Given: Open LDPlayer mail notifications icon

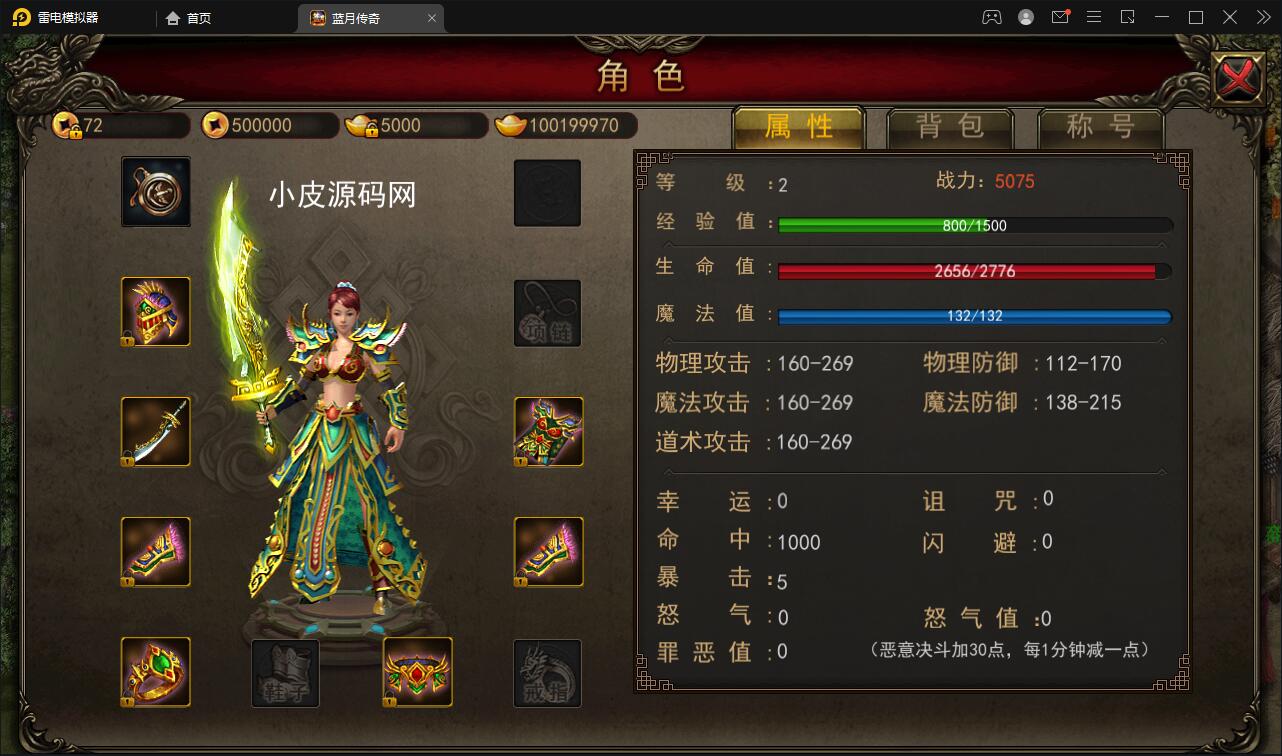Looking at the screenshot, I should [1060, 17].
